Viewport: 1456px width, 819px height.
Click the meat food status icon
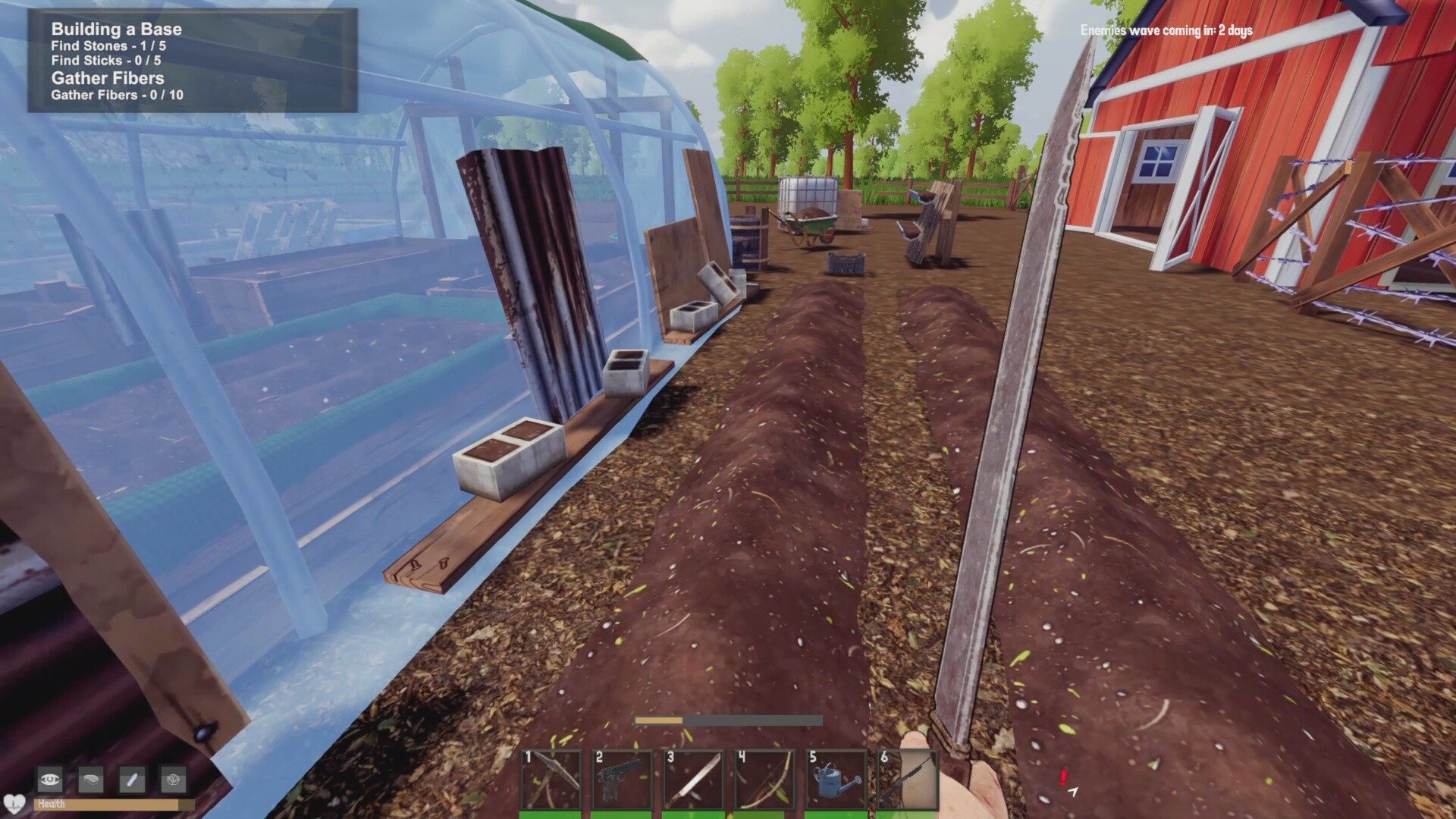click(92, 780)
